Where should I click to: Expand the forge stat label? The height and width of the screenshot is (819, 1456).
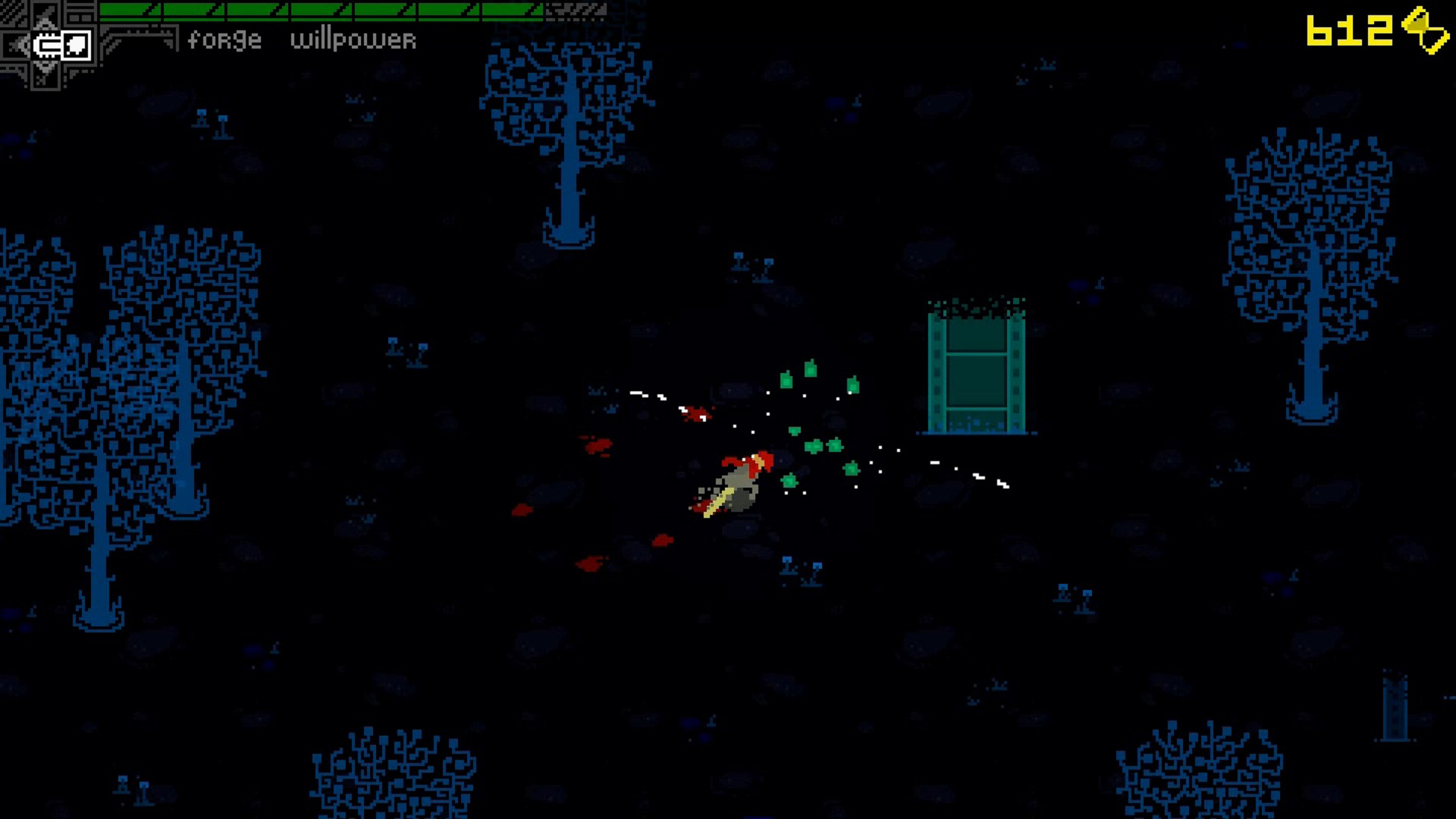224,39
